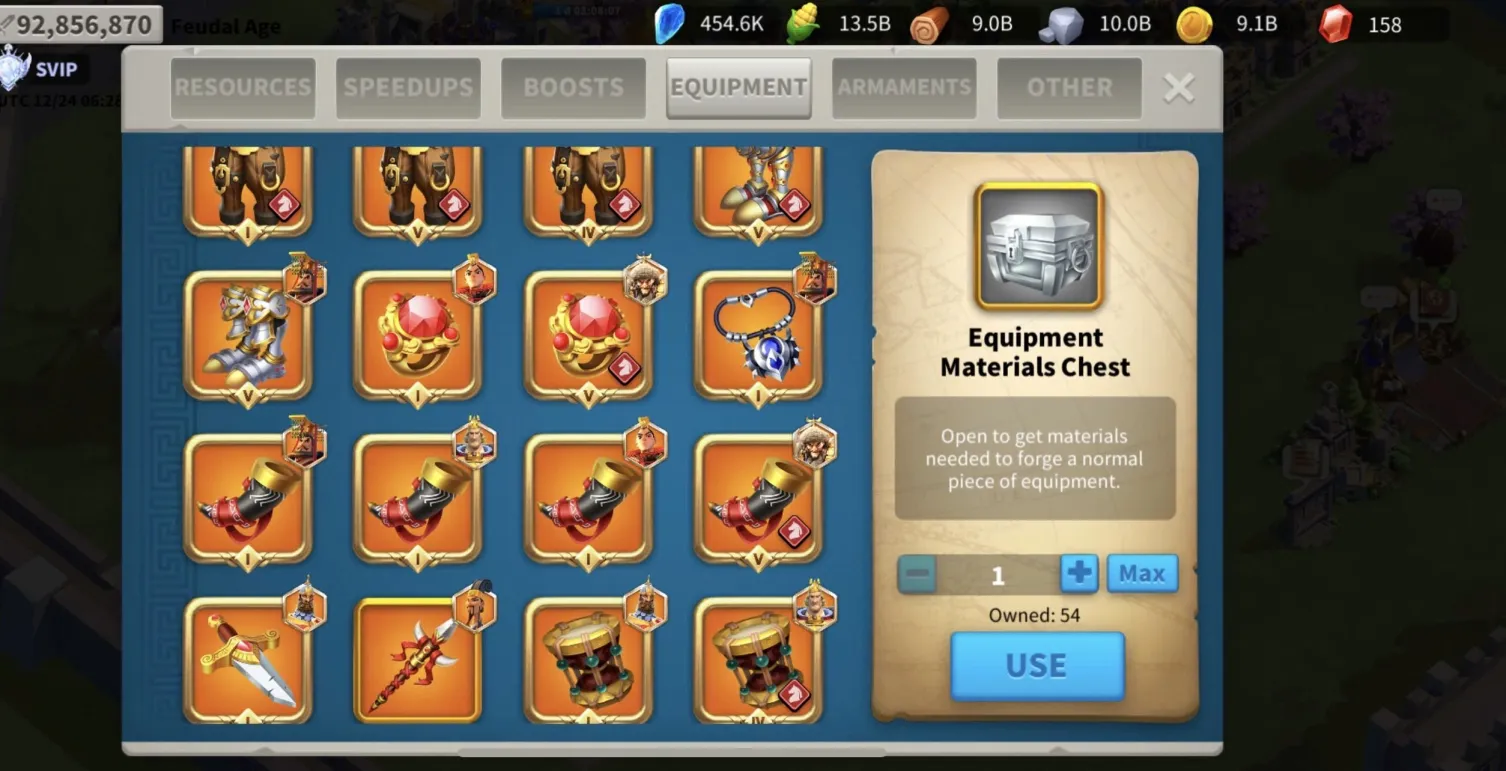This screenshot has height=771, width=1506.
Task: Click the chest quantity number field
Action: pyautogui.click(x=998, y=575)
